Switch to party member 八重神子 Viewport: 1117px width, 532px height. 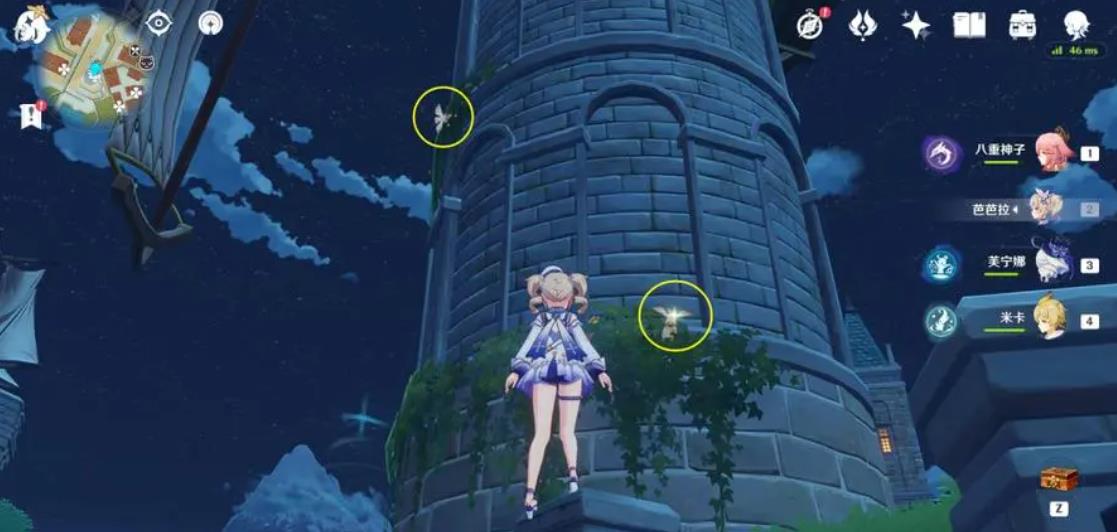[1053, 152]
